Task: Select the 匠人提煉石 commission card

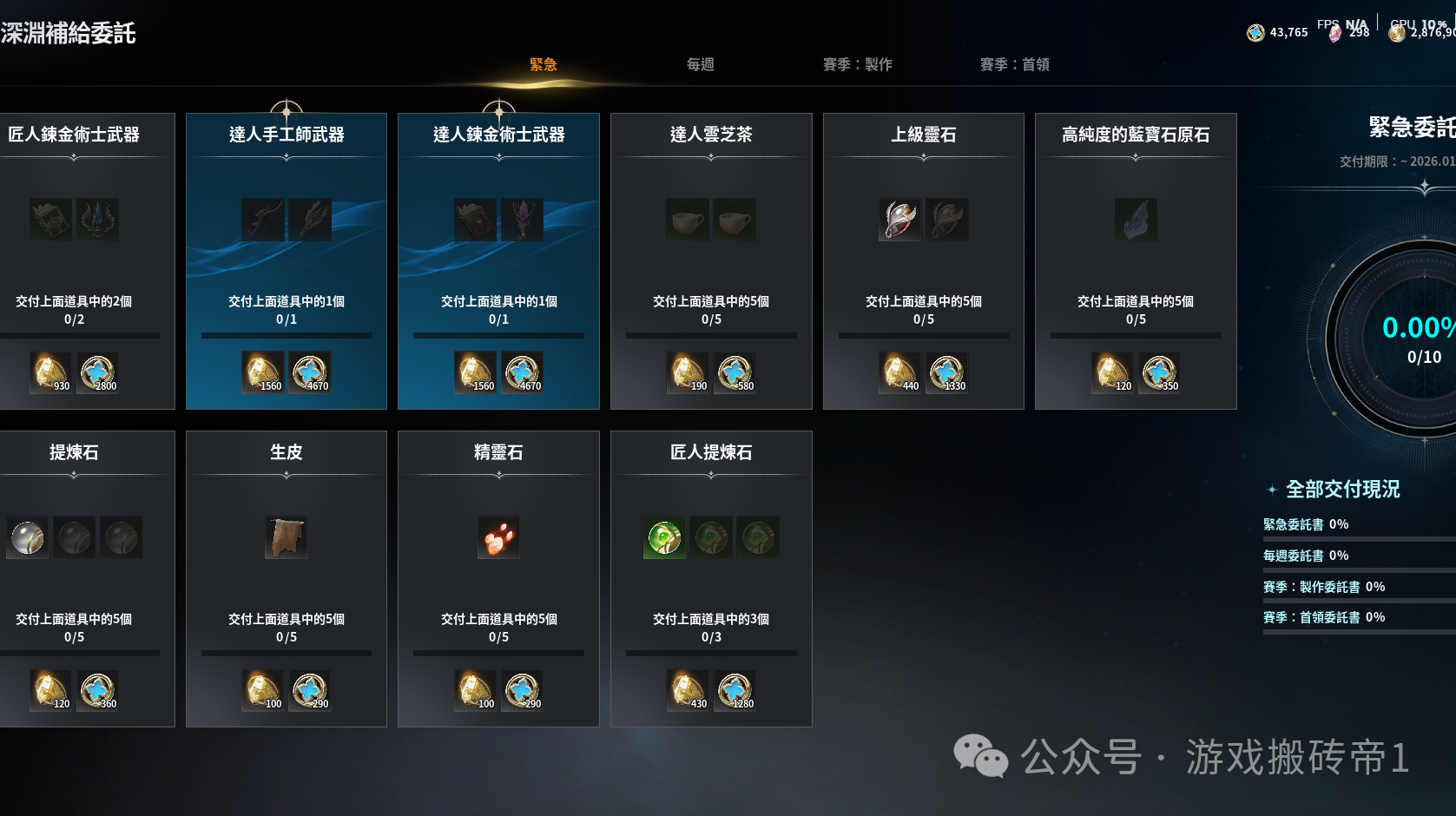Action: point(711,578)
